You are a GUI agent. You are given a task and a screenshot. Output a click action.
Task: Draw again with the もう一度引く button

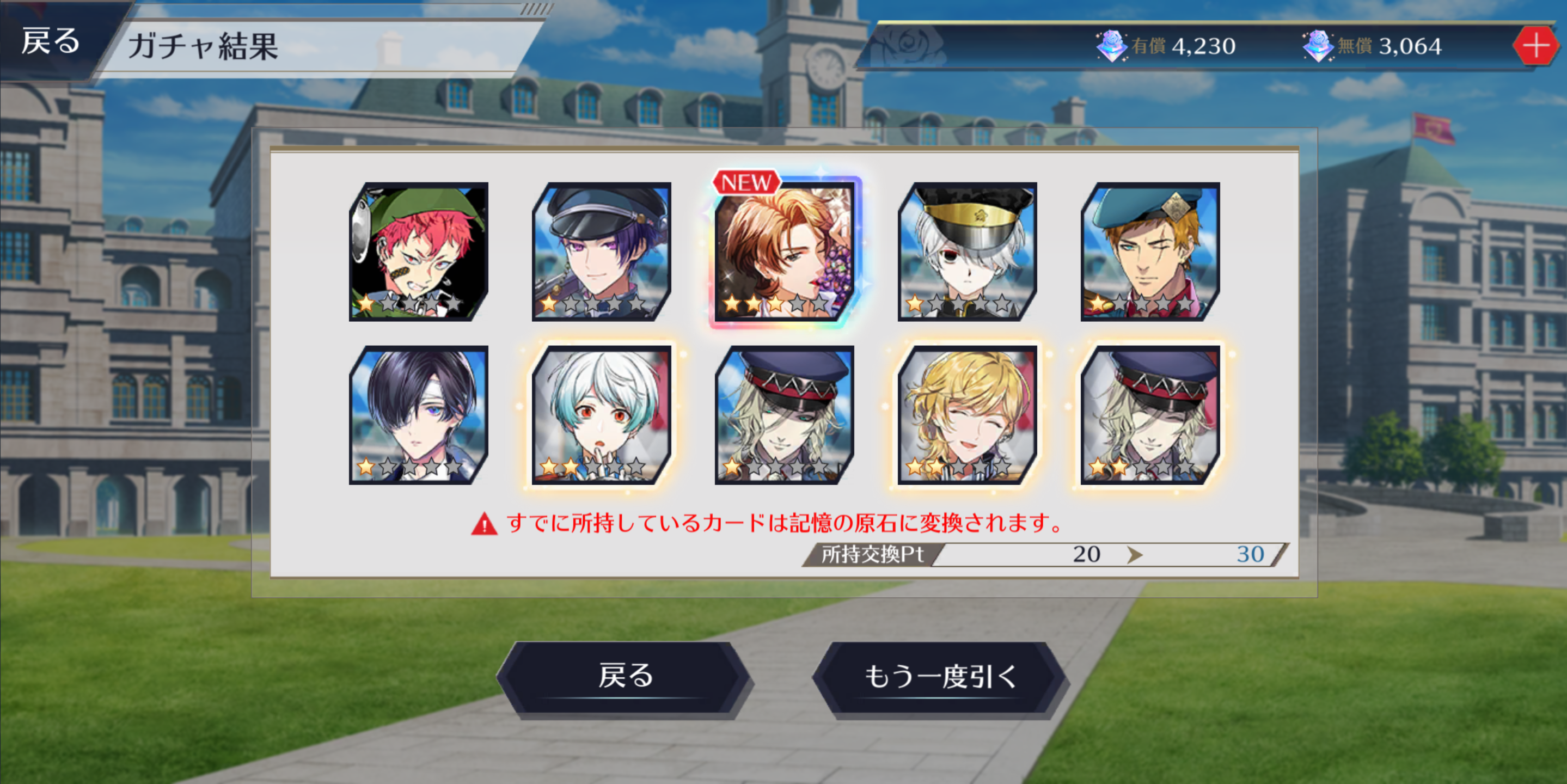pyautogui.click(x=940, y=677)
